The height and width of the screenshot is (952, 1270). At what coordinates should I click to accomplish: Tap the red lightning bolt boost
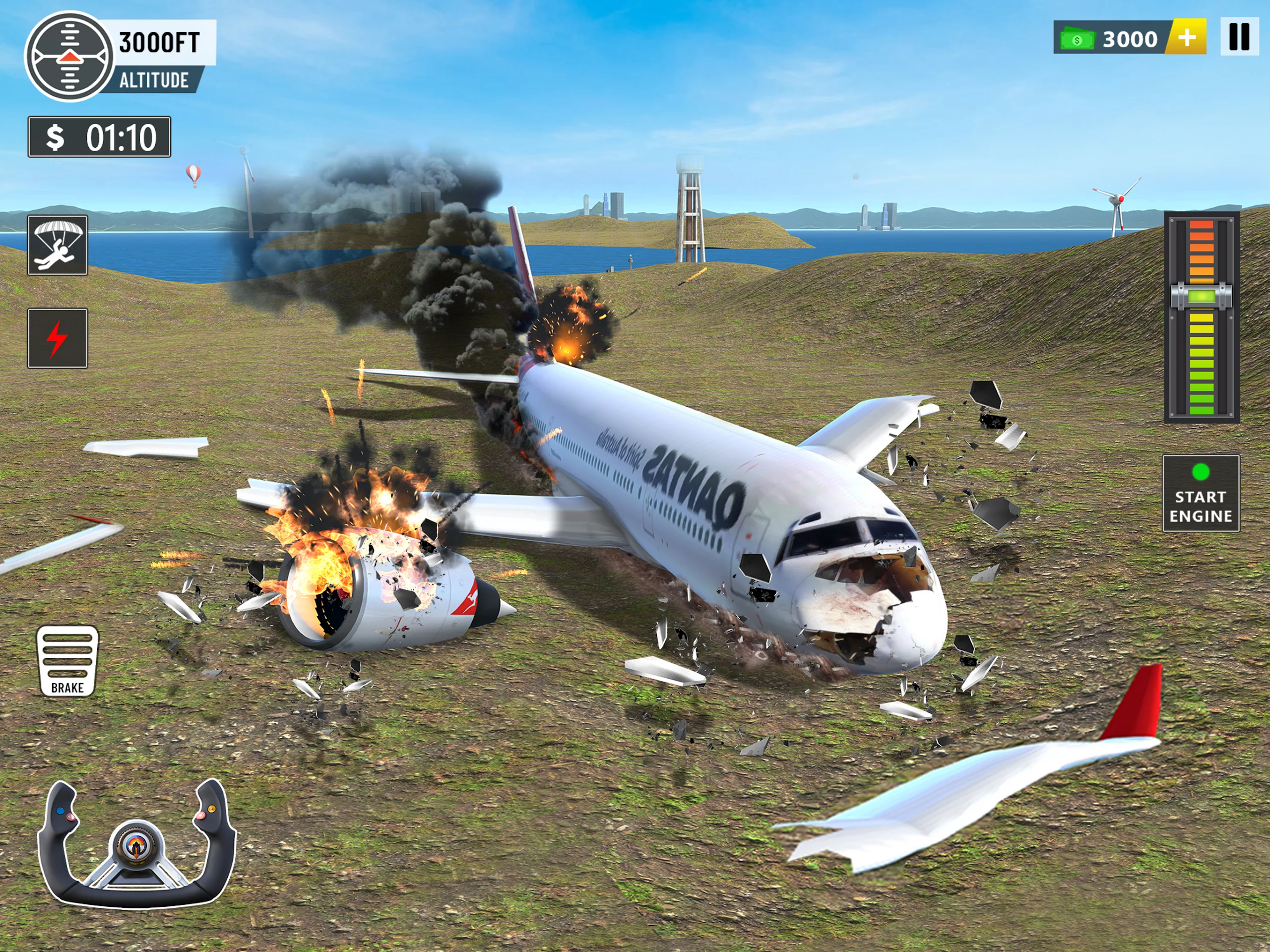[x=58, y=338]
